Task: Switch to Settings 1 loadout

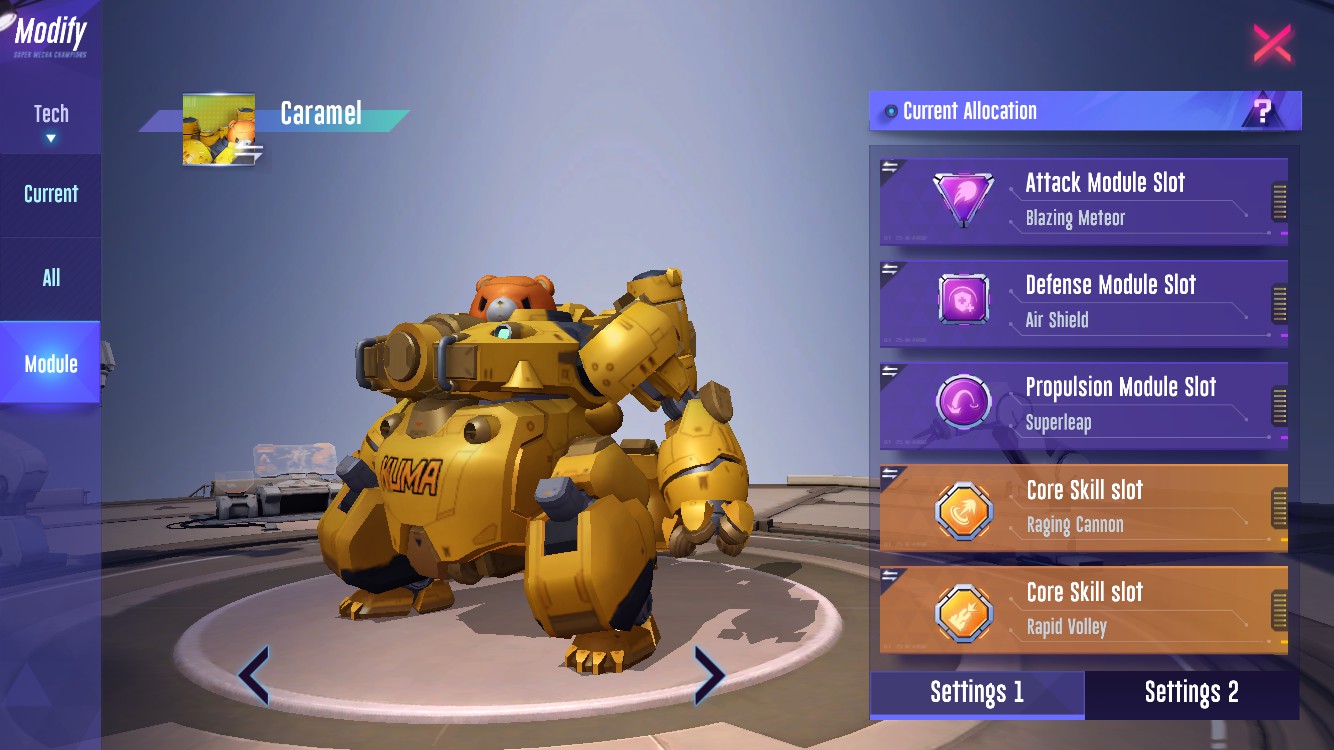Action: tap(977, 693)
